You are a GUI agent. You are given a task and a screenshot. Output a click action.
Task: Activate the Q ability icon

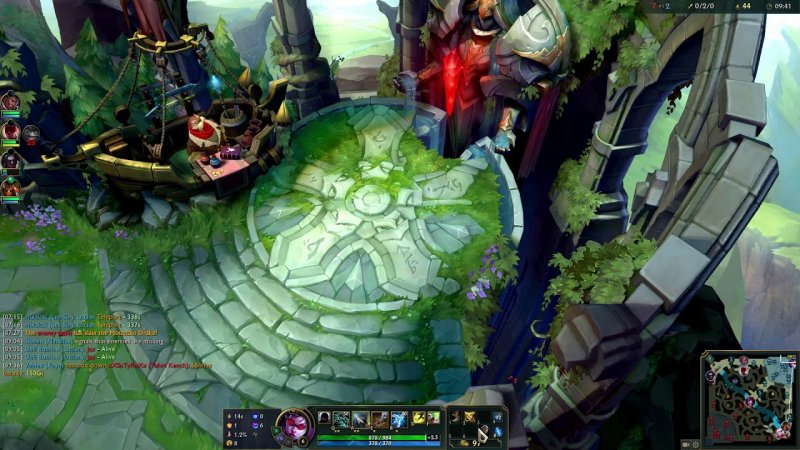point(342,418)
